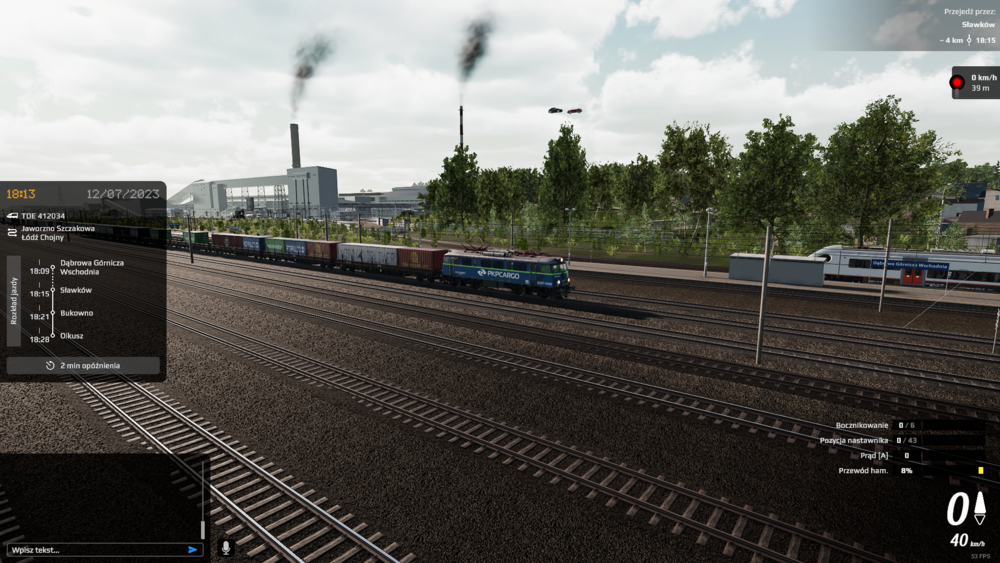1000x563 pixels.
Task: Open the 'Rozkład jazdy' timetable tab
Action: (x=14, y=301)
